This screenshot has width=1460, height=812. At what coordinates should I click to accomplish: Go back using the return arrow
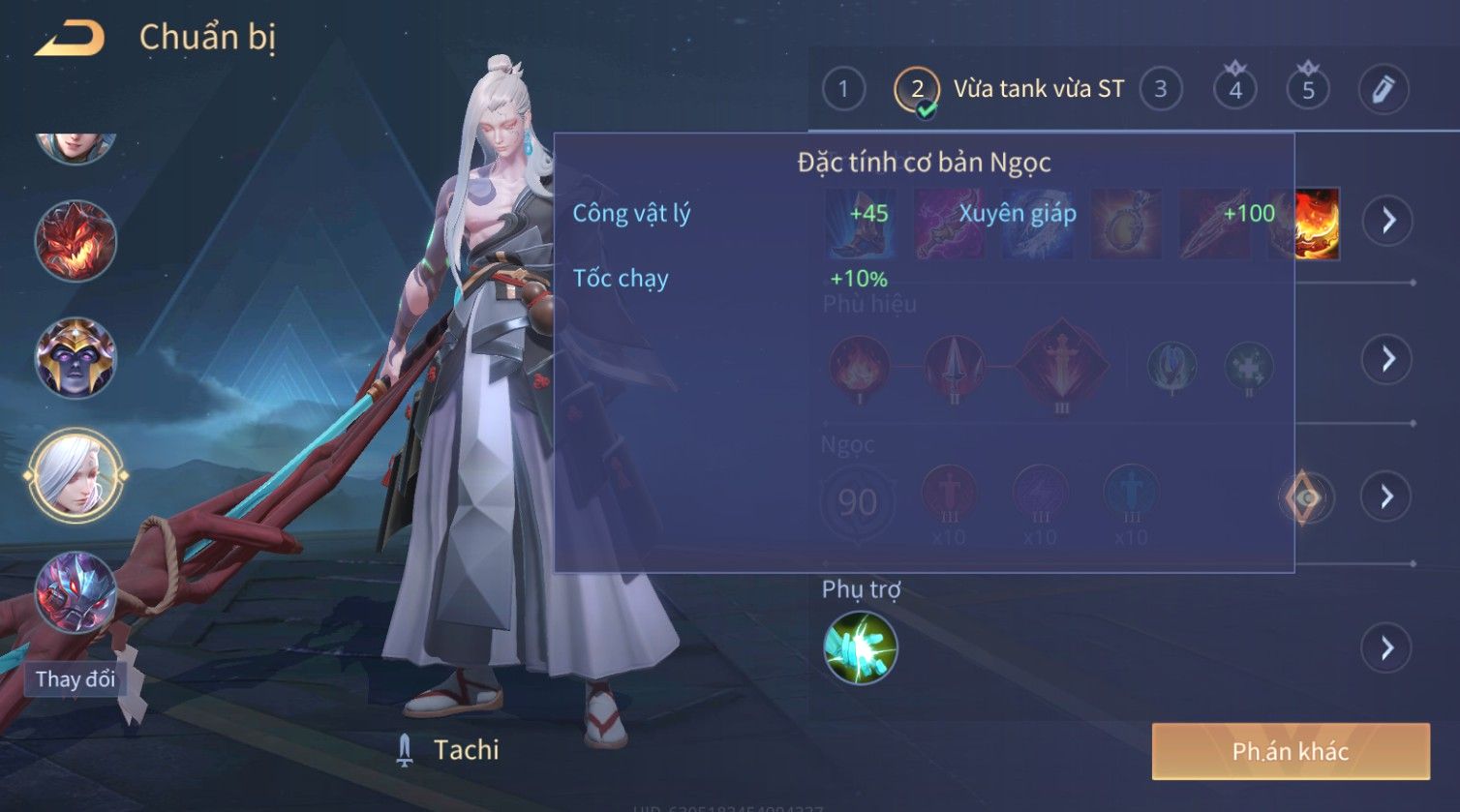pos(70,39)
